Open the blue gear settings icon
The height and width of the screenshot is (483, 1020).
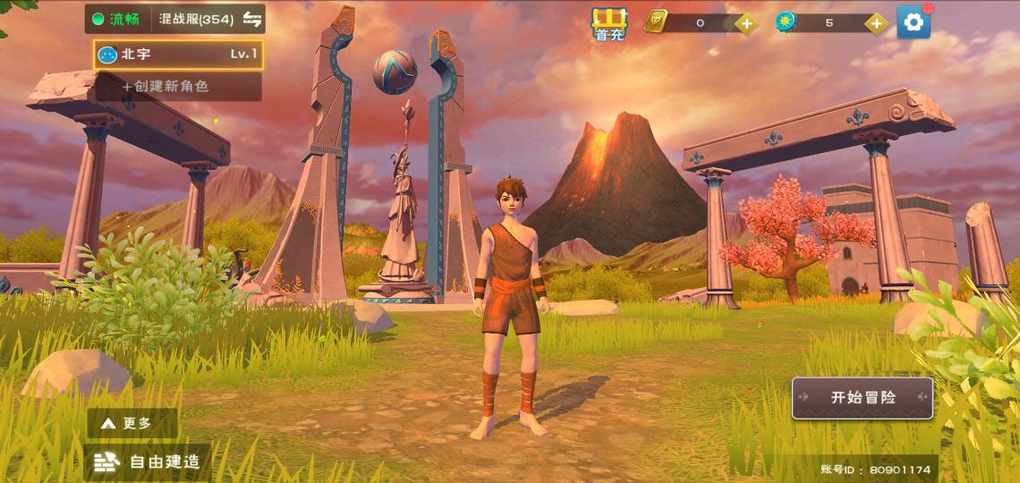pyautogui.click(x=912, y=22)
